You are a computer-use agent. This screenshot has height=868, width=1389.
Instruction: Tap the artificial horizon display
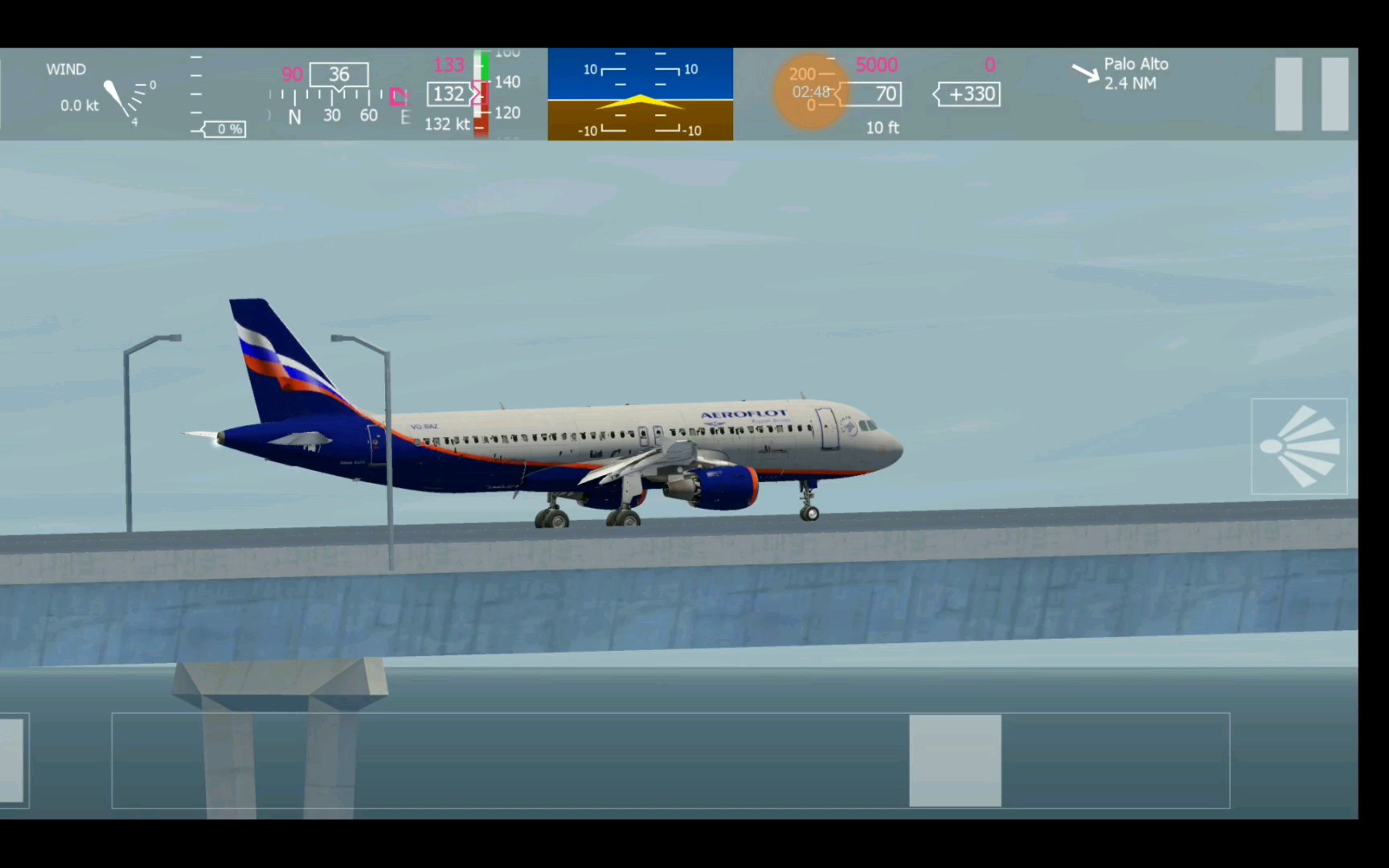coord(640,95)
